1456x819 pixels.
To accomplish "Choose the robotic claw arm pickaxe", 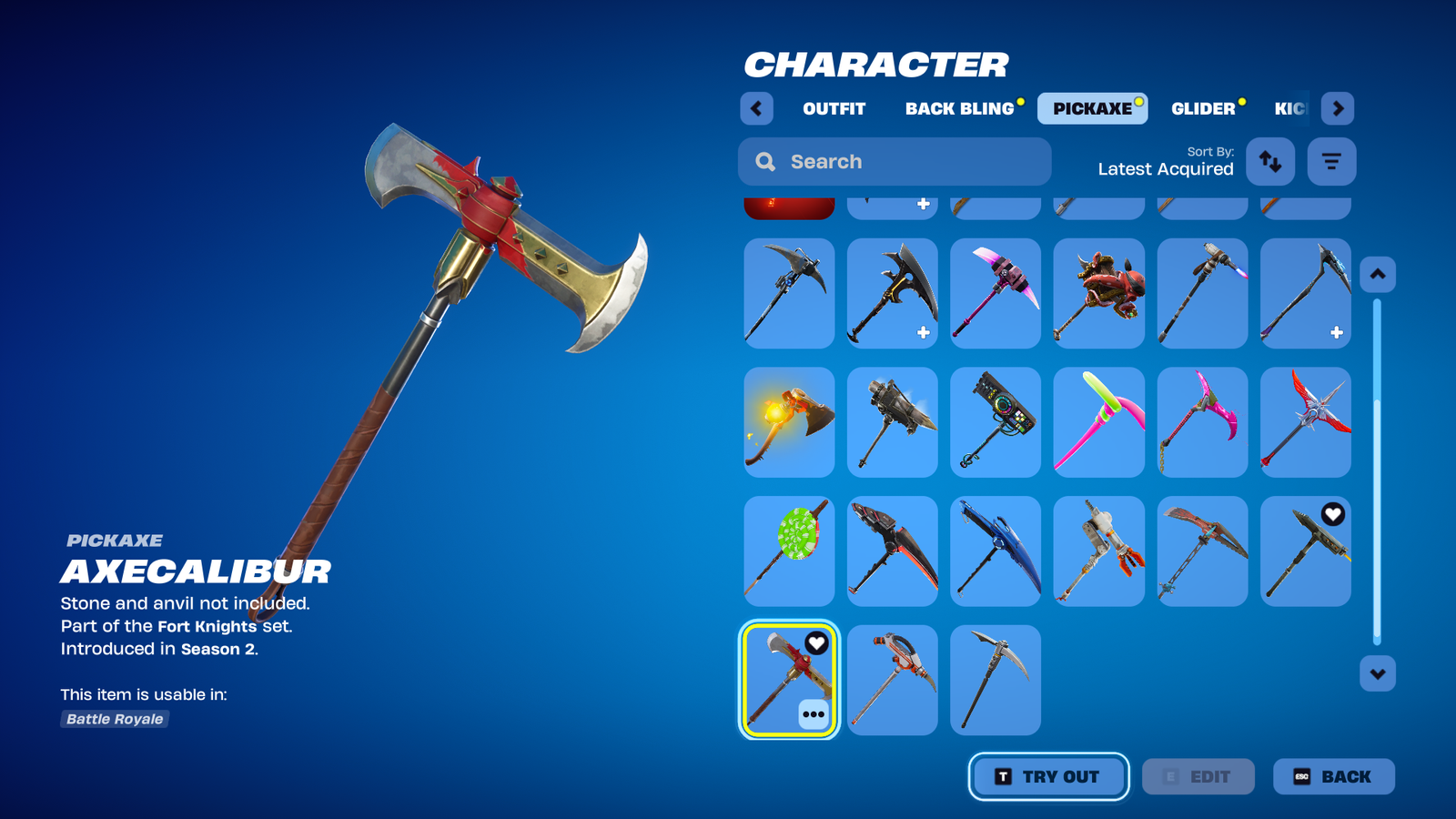I will (1098, 551).
